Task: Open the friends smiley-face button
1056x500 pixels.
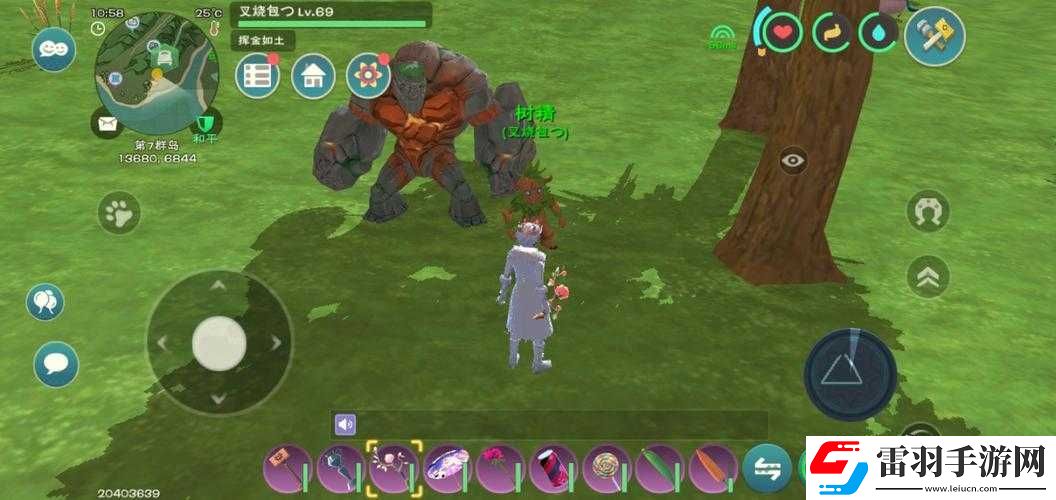Action: 54,49
